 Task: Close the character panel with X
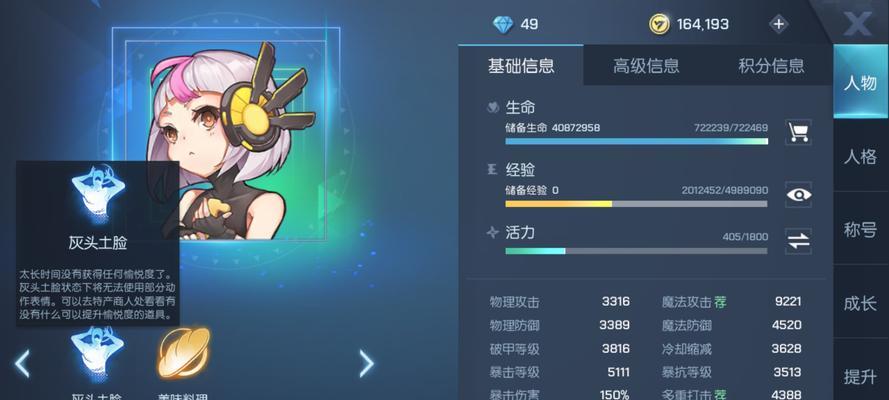(x=857, y=22)
